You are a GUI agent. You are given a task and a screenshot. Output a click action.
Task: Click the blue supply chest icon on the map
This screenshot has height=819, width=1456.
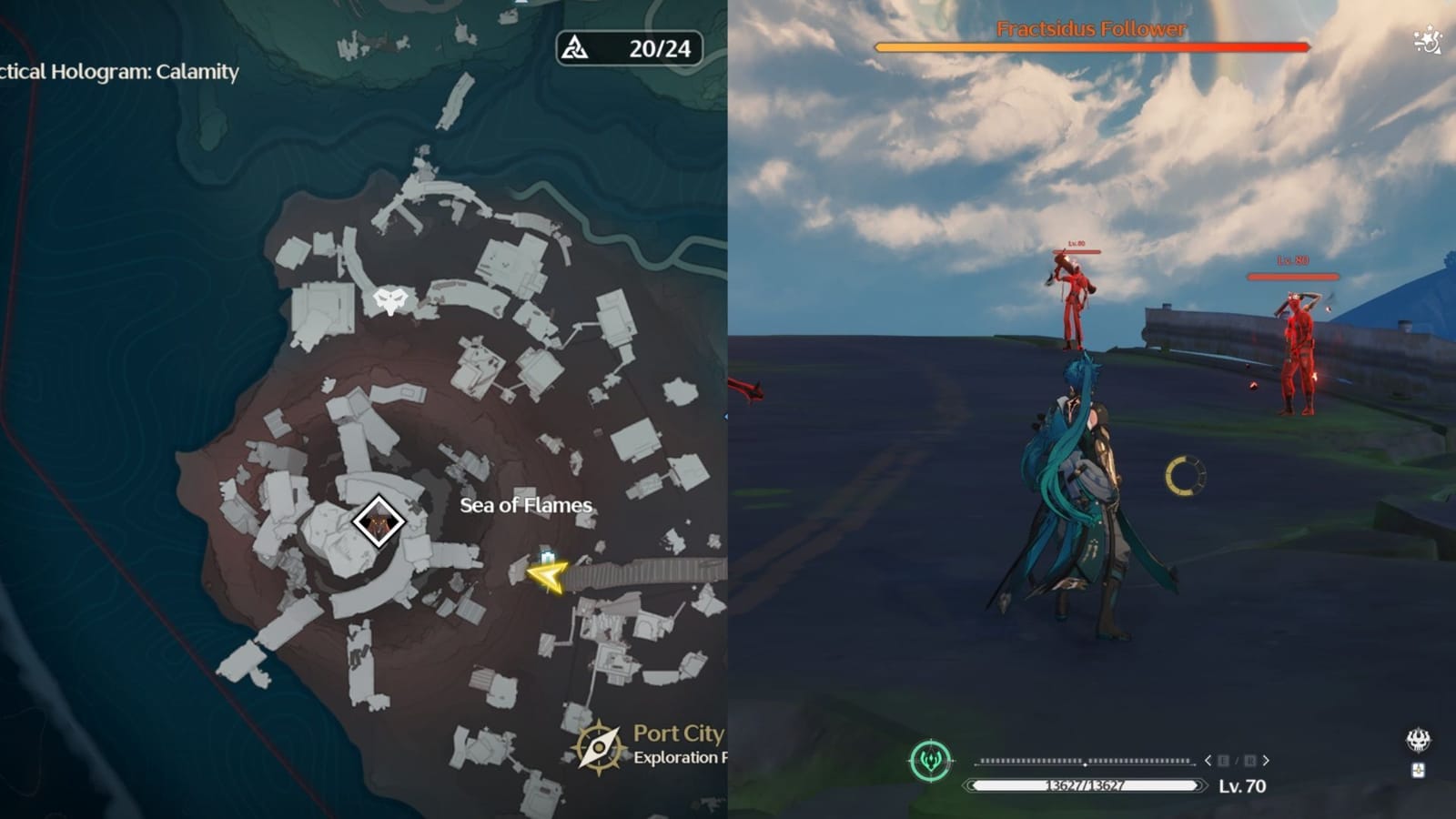coord(547,555)
